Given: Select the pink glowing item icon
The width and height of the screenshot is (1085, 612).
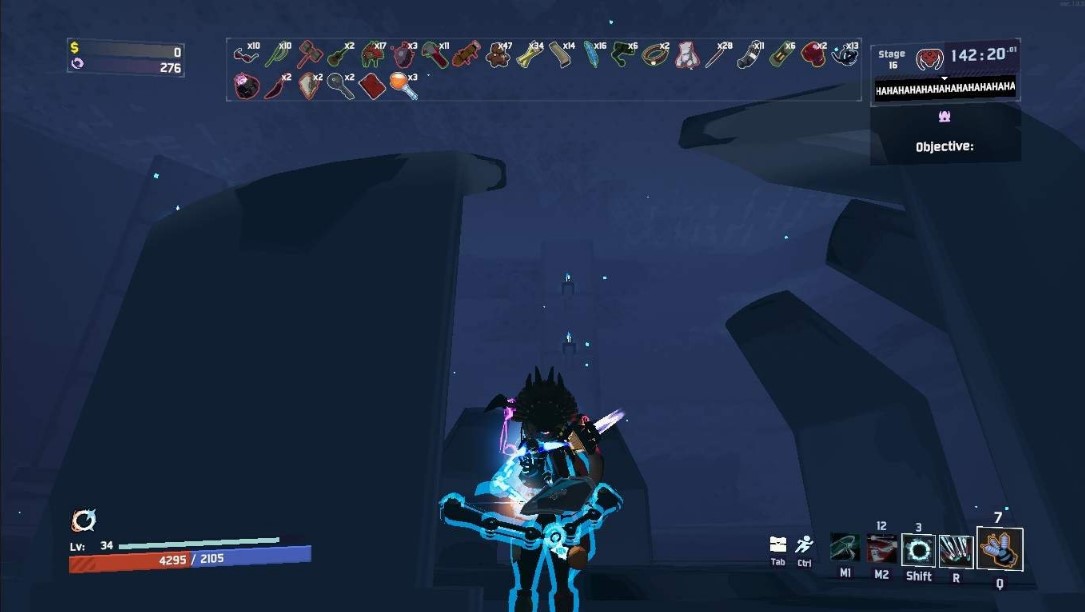Looking at the screenshot, I should [245, 86].
